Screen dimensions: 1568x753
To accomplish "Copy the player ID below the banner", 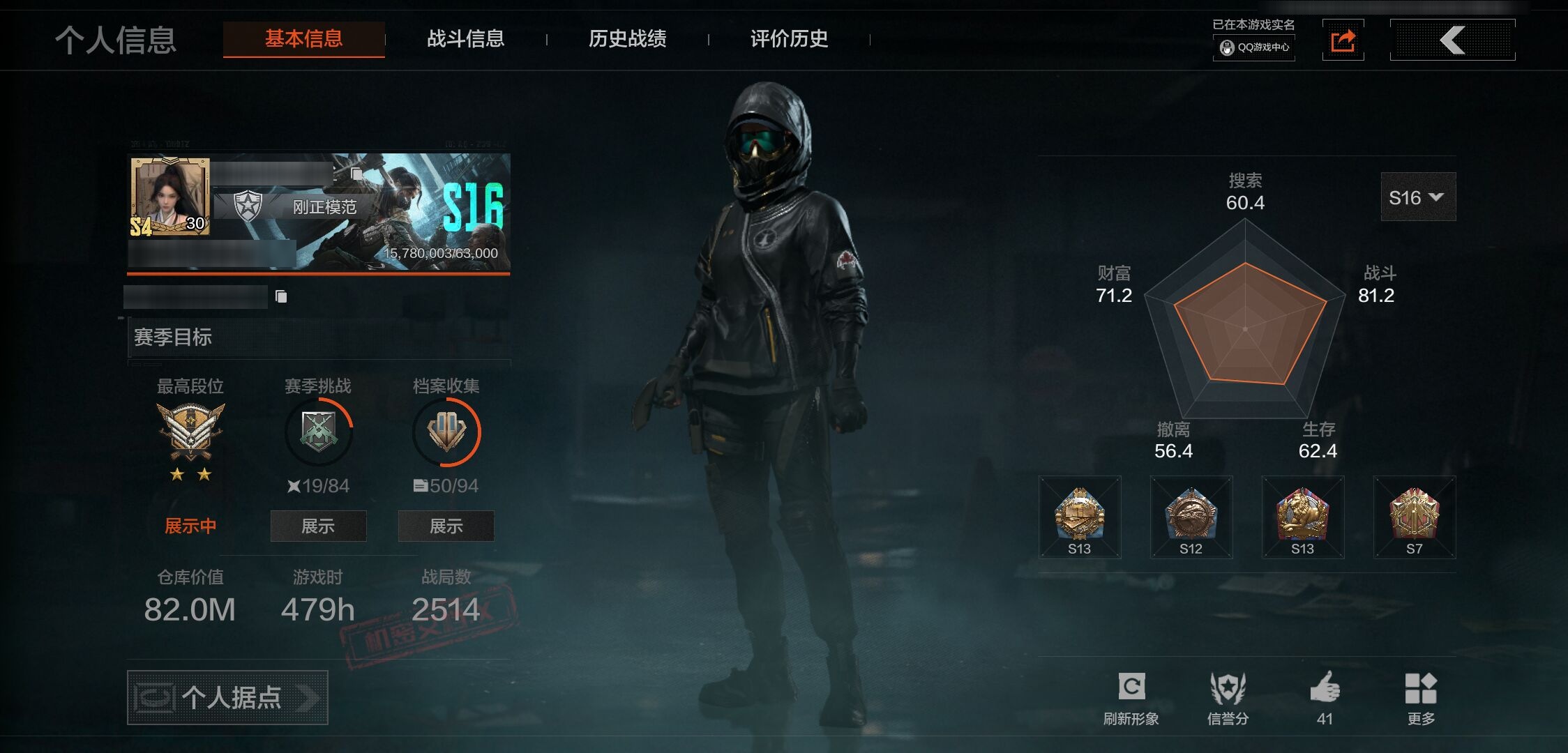I will click(x=281, y=297).
